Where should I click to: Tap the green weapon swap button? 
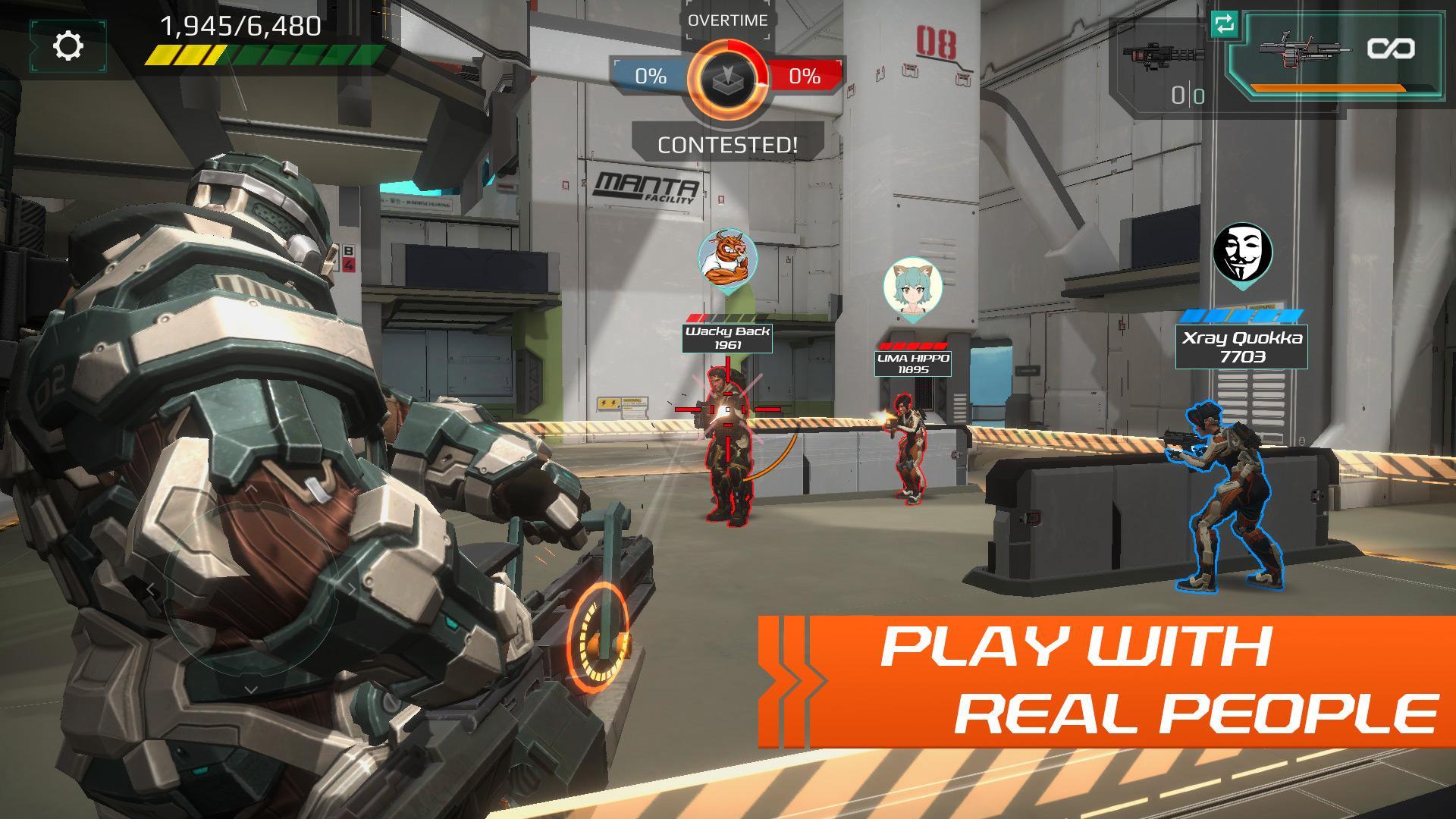point(1224,24)
